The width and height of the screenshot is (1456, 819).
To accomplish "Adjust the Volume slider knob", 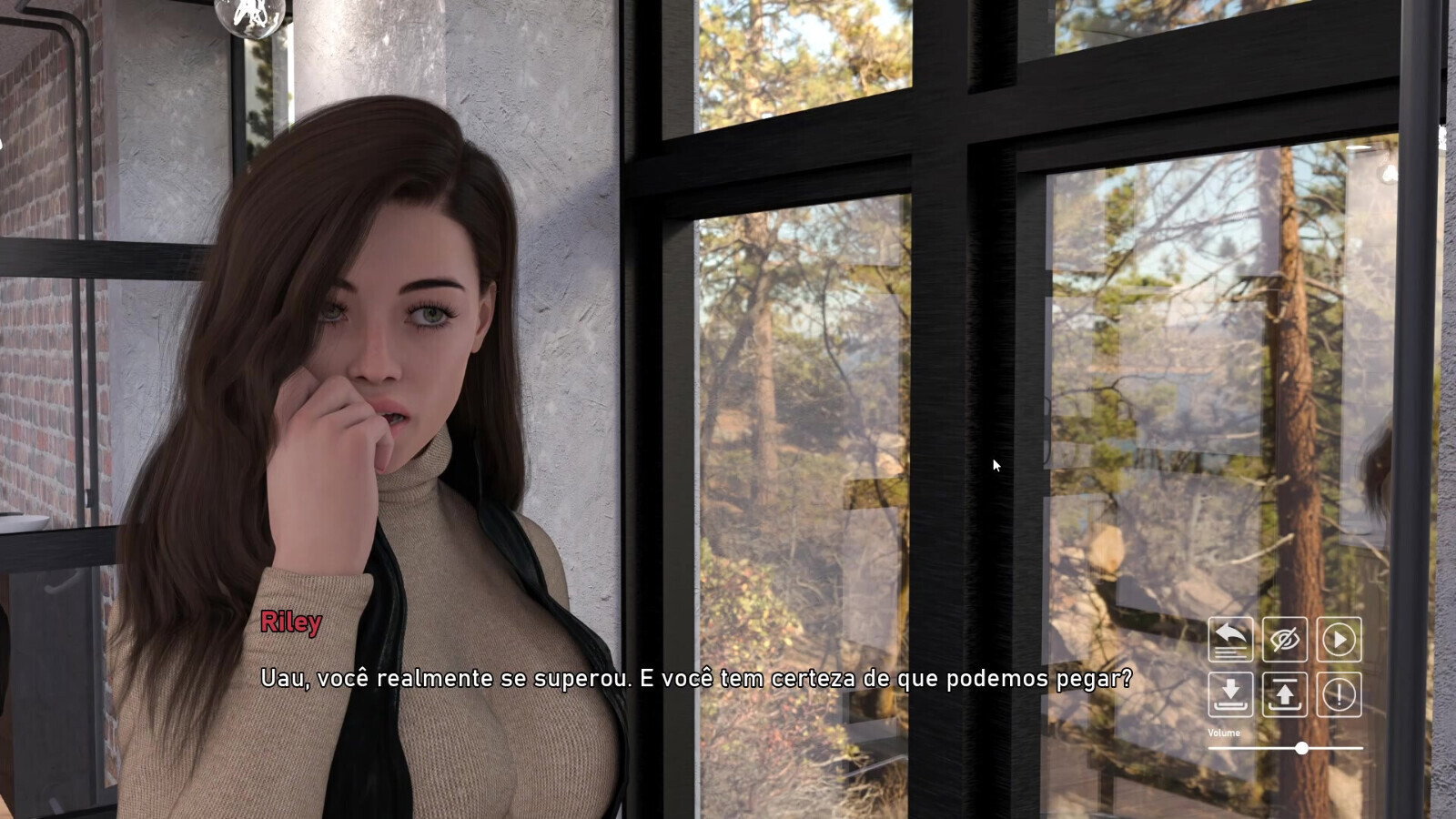I will point(1302,748).
